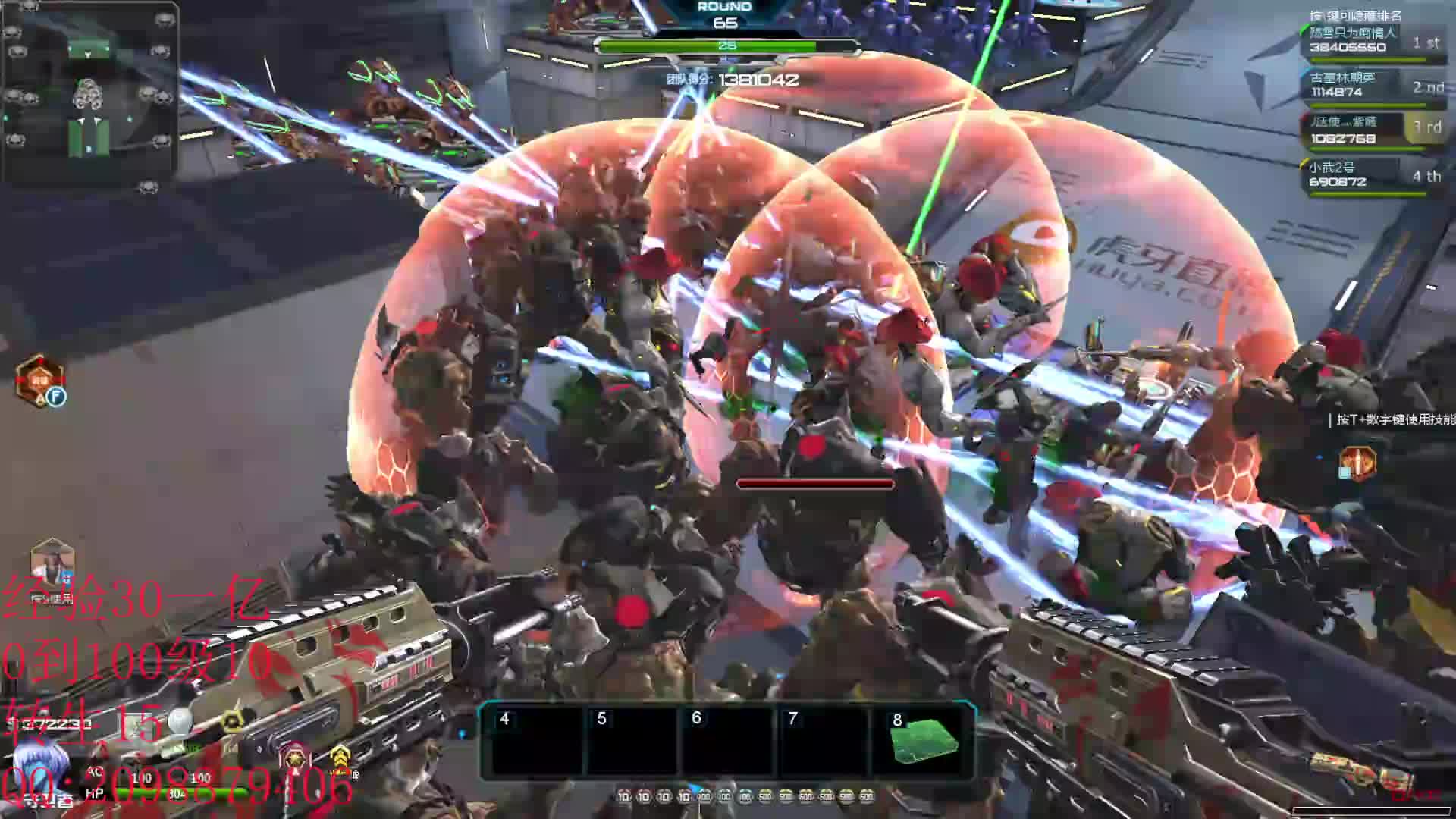Open the minimap in the corner
Viewport: 1456px width, 819px height.
(x=89, y=91)
